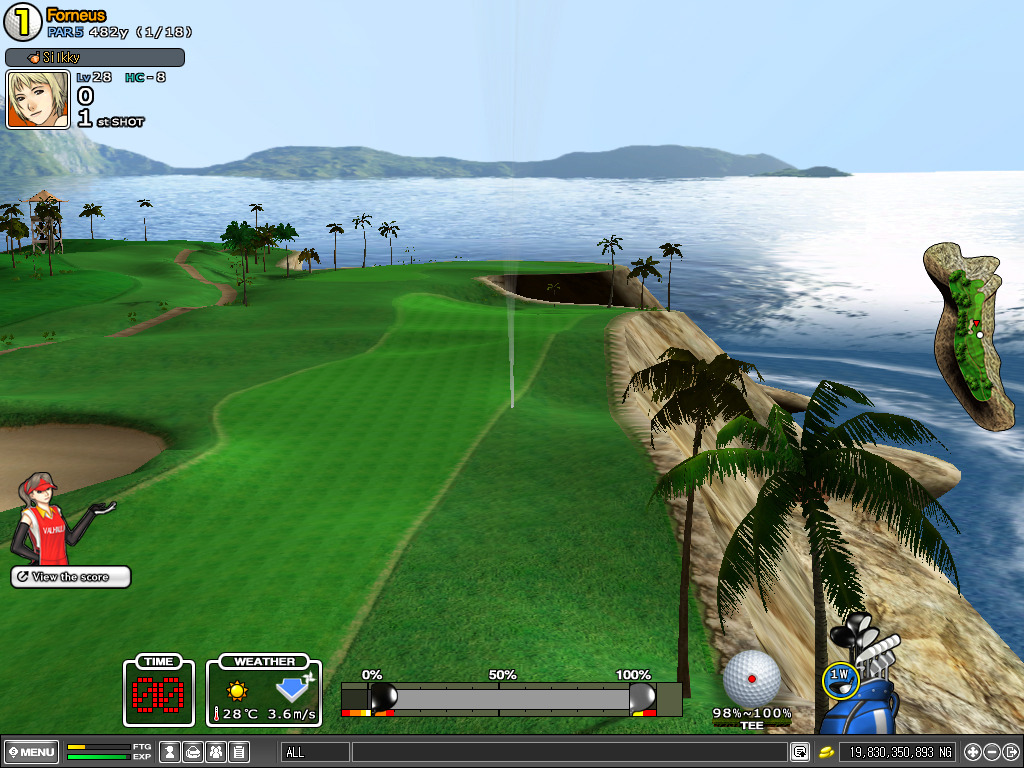The width and height of the screenshot is (1024, 768).
Task: Click the minus minimize button
Action: 991,752
